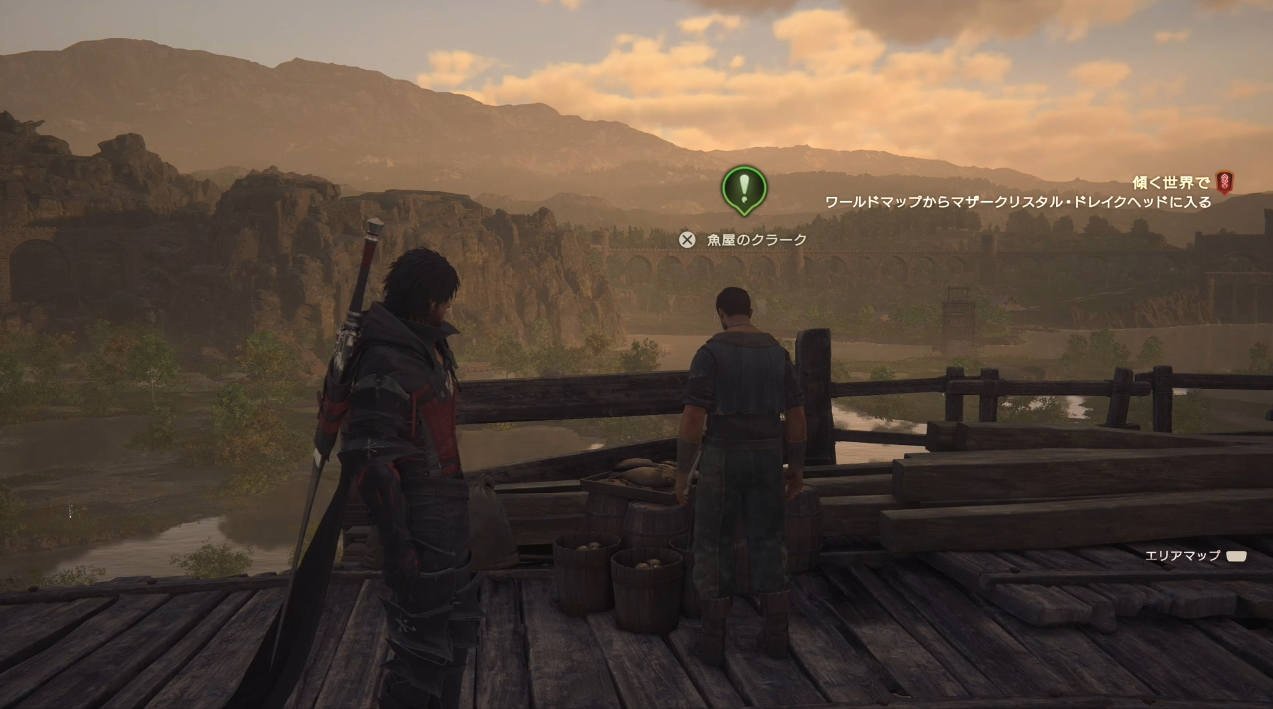
Task: Select the green exclamation quest marker
Action: click(744, 188)
